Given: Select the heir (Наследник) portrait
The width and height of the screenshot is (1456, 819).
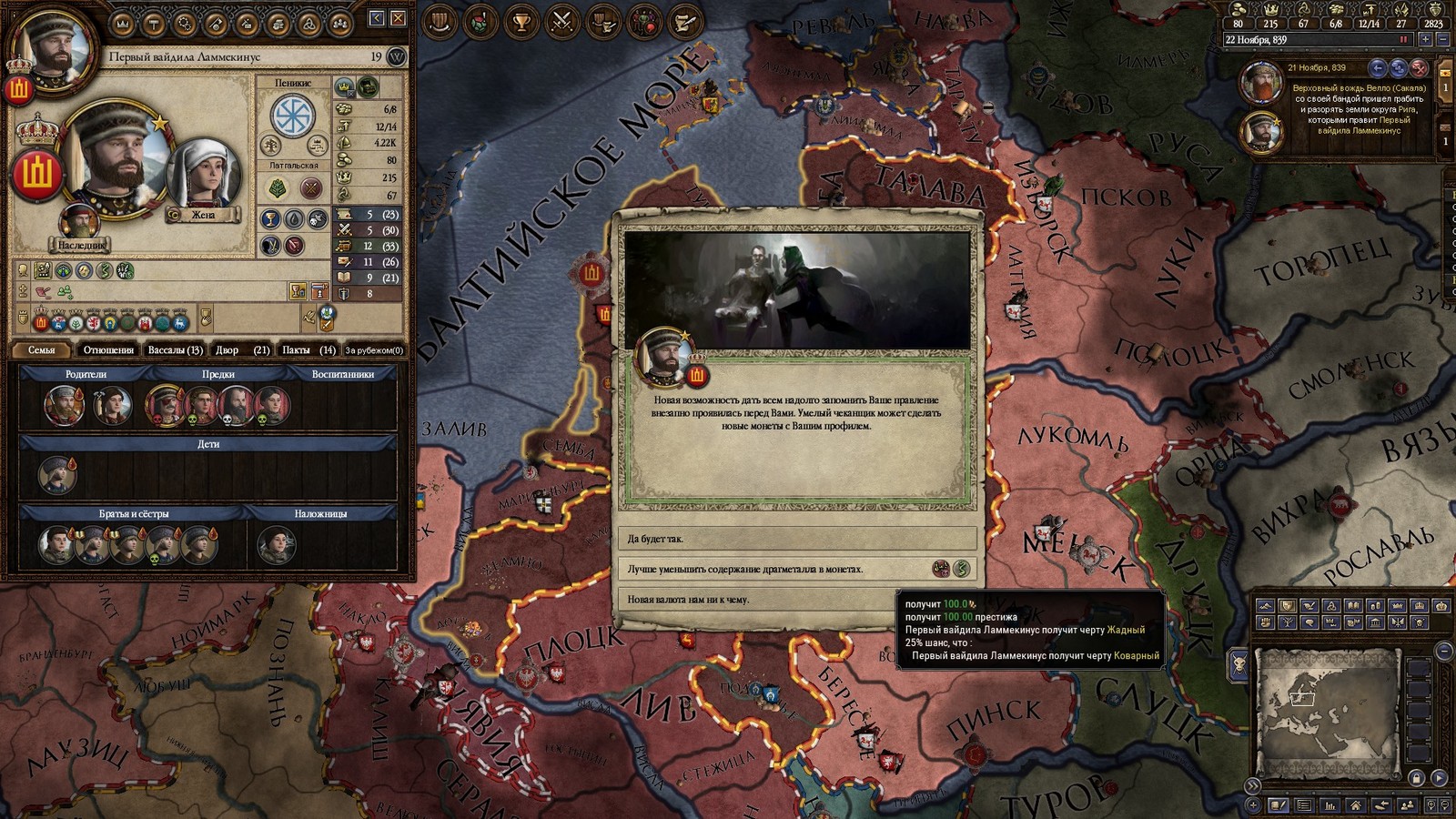Looking at the screenshot, I should tap(80, 223).
